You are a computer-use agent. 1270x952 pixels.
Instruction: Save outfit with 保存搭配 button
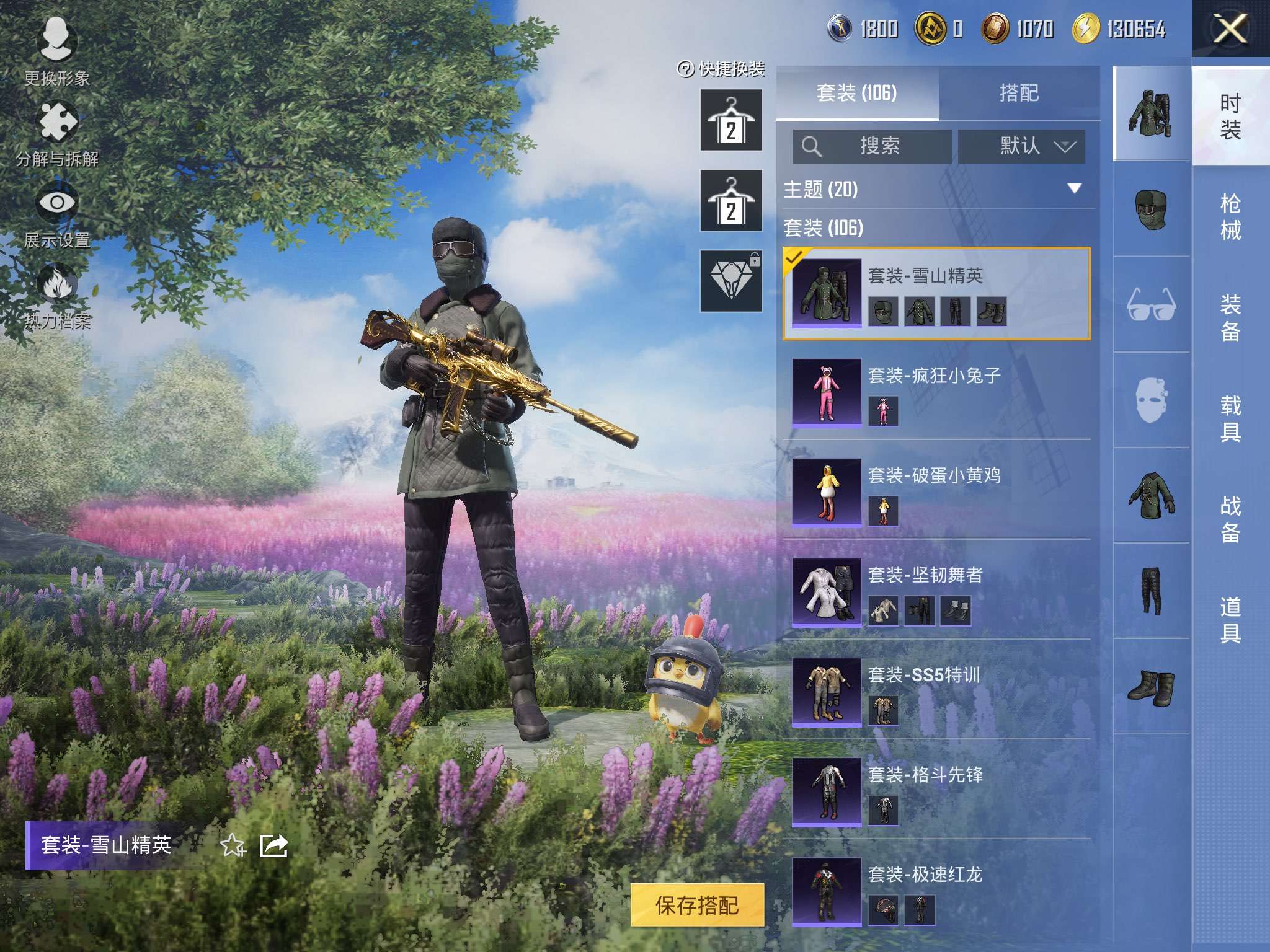click(x=697, y=906)
